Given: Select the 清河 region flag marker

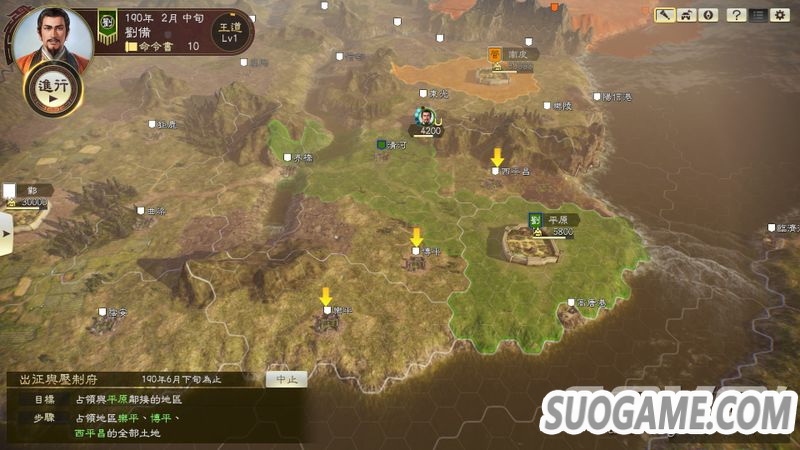Looking at the screenshot, I should [381, 145].
